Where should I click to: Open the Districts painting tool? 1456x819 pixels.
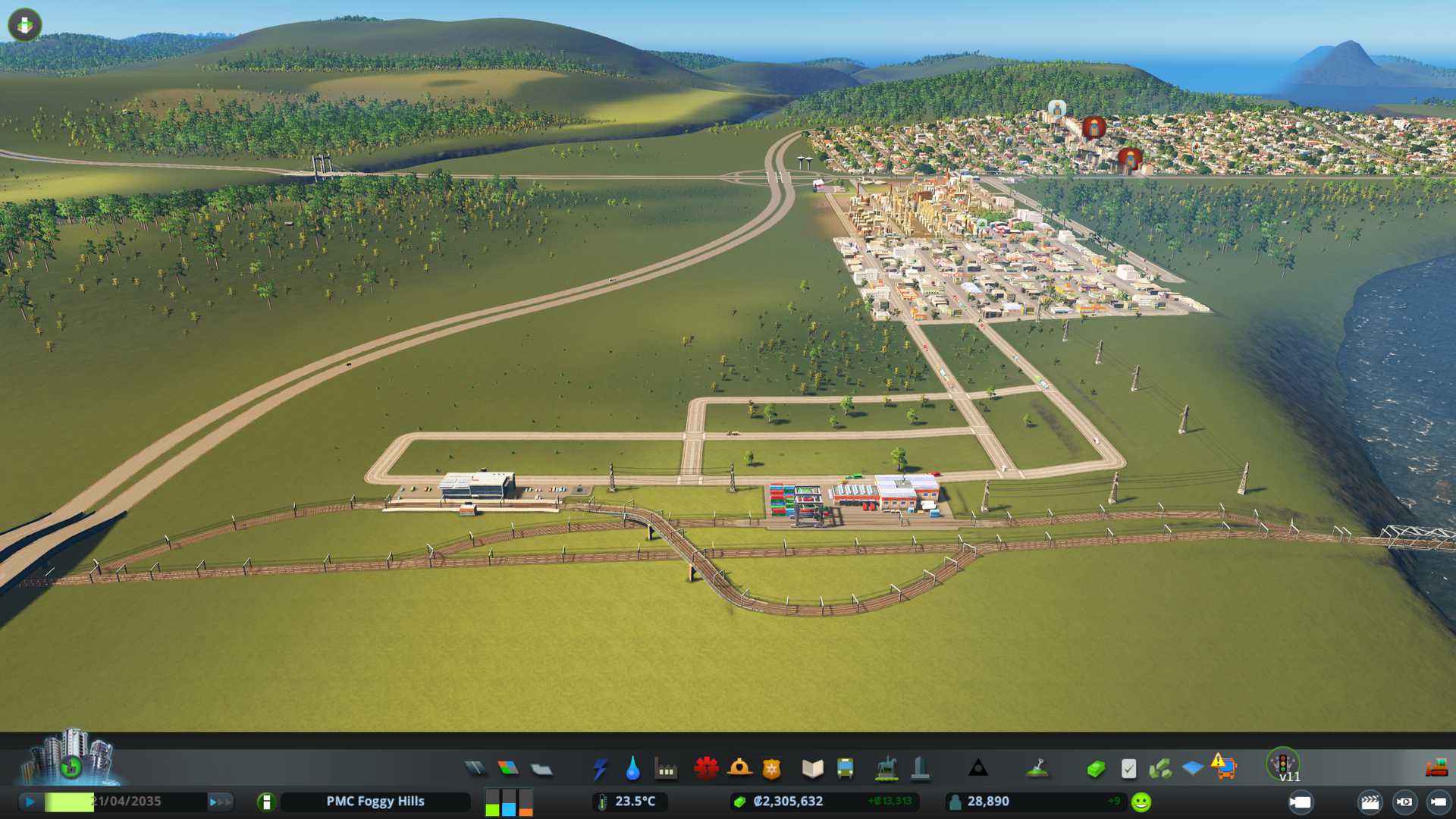pyautogui.click(x=541, y=769)
